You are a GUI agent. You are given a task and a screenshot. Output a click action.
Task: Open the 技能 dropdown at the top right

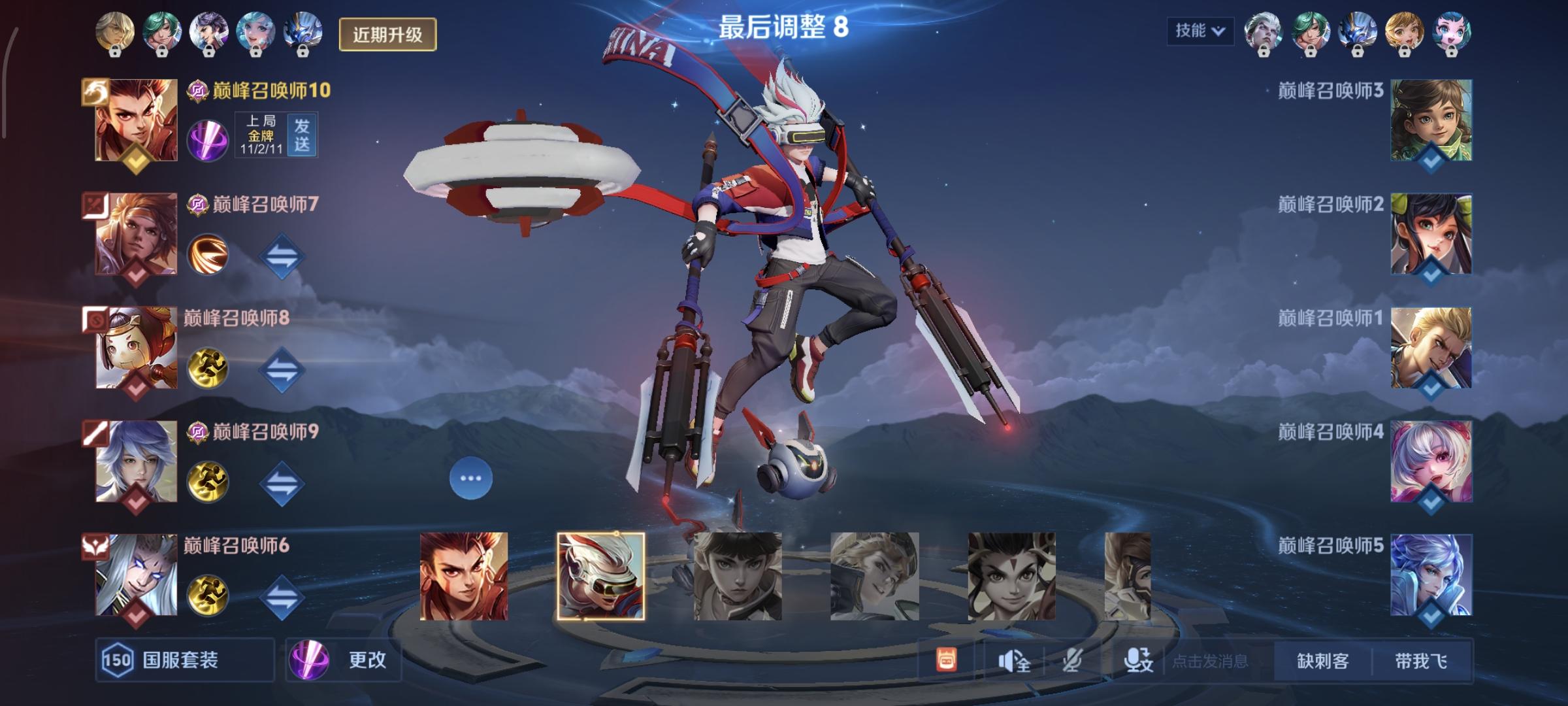pyautogui.click(x=1200, y=28)
